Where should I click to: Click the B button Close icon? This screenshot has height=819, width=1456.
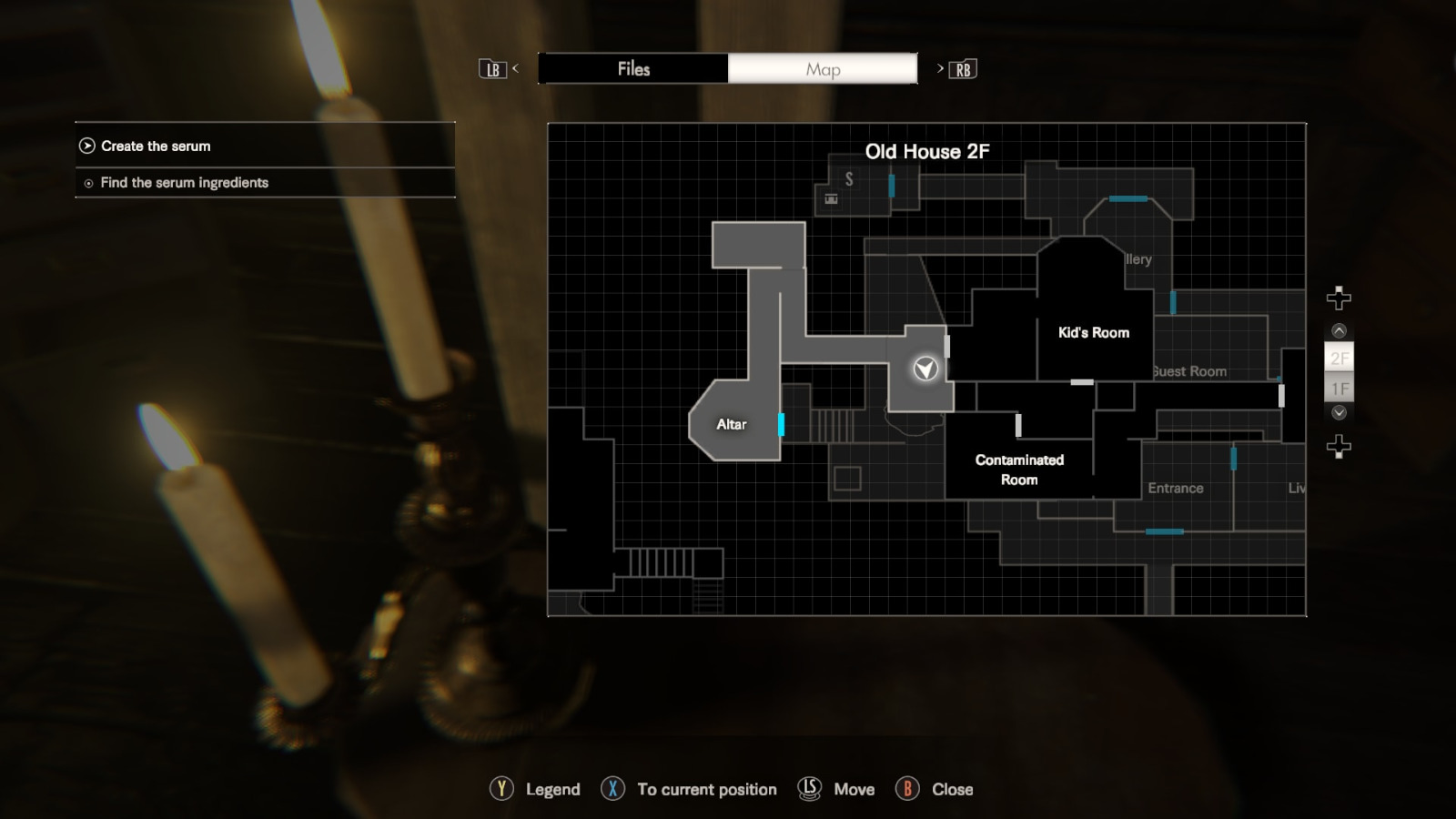point(907,789)
